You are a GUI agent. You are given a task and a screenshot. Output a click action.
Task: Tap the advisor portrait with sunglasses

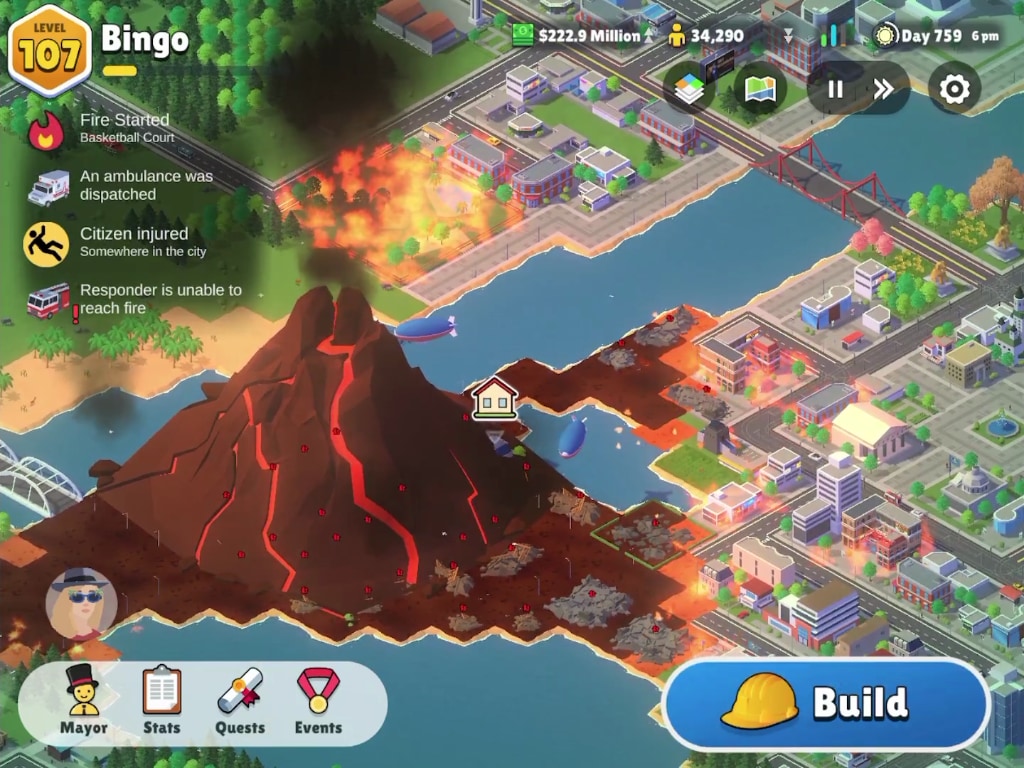(x=81, y=604)
